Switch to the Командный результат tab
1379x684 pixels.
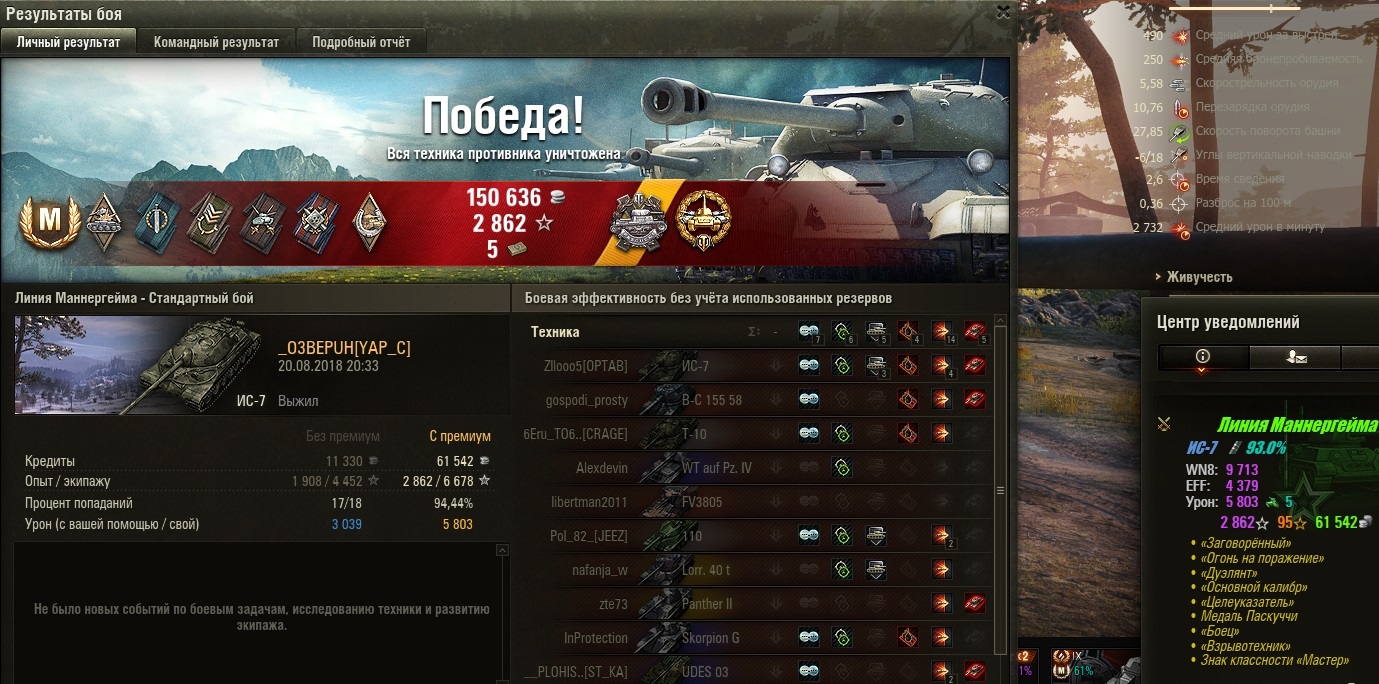coord(216,42)
